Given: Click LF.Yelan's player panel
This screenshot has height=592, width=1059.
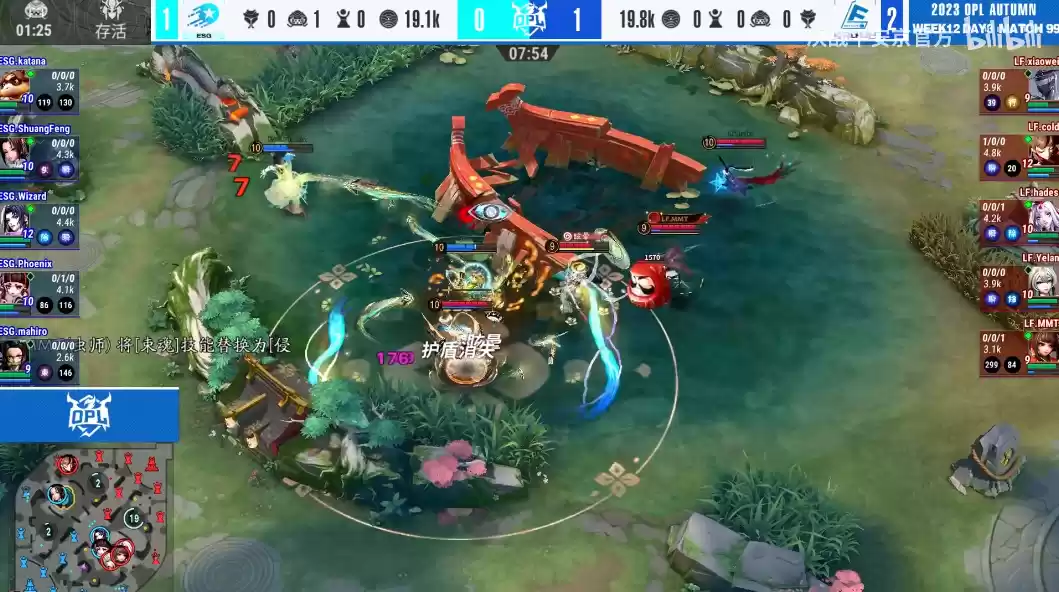Looking at the screenshot, I should (1018, 285).
